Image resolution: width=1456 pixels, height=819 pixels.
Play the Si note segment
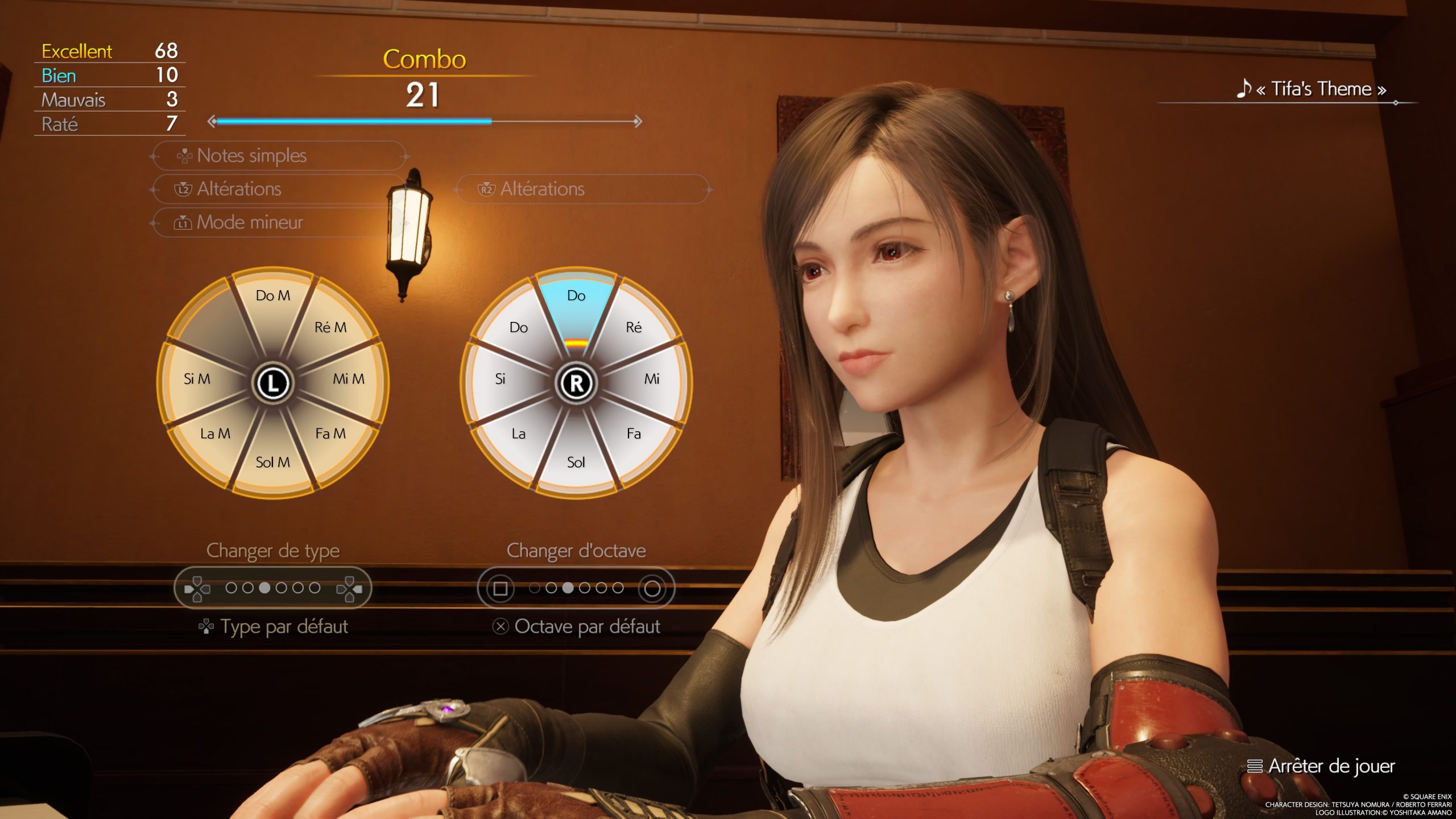point(500,379)
